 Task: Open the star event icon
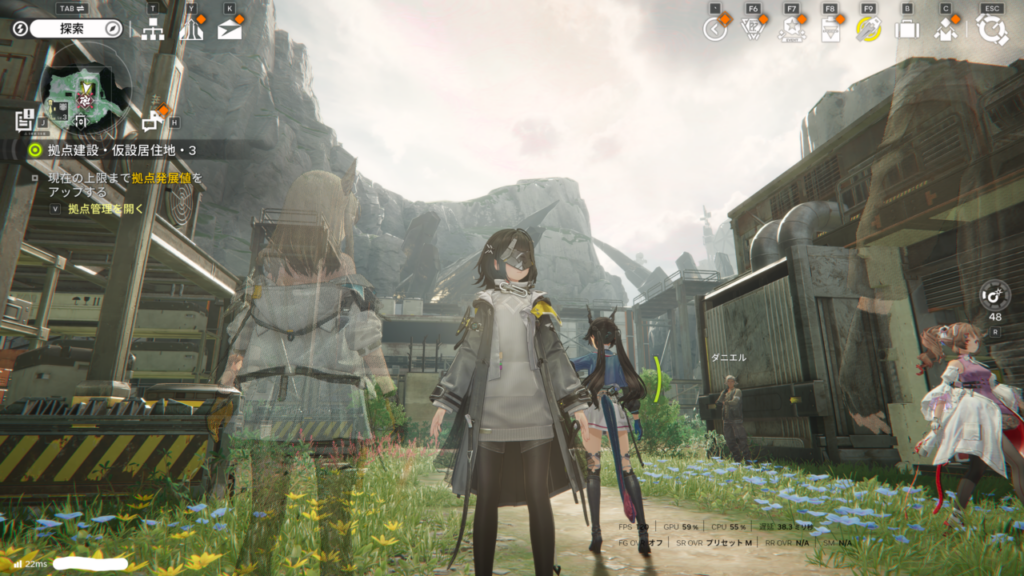(x=791, y=29)
